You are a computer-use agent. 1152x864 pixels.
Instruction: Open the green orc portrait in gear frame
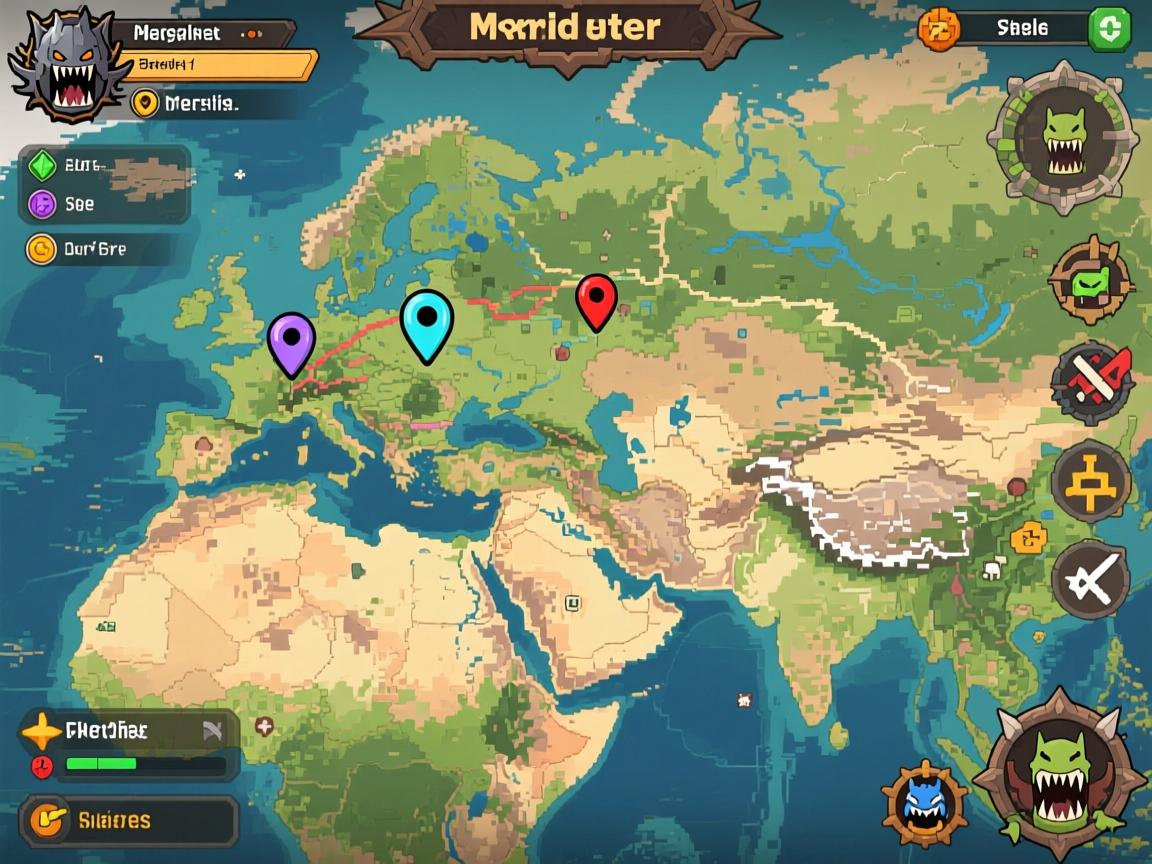pos(1061,136)
